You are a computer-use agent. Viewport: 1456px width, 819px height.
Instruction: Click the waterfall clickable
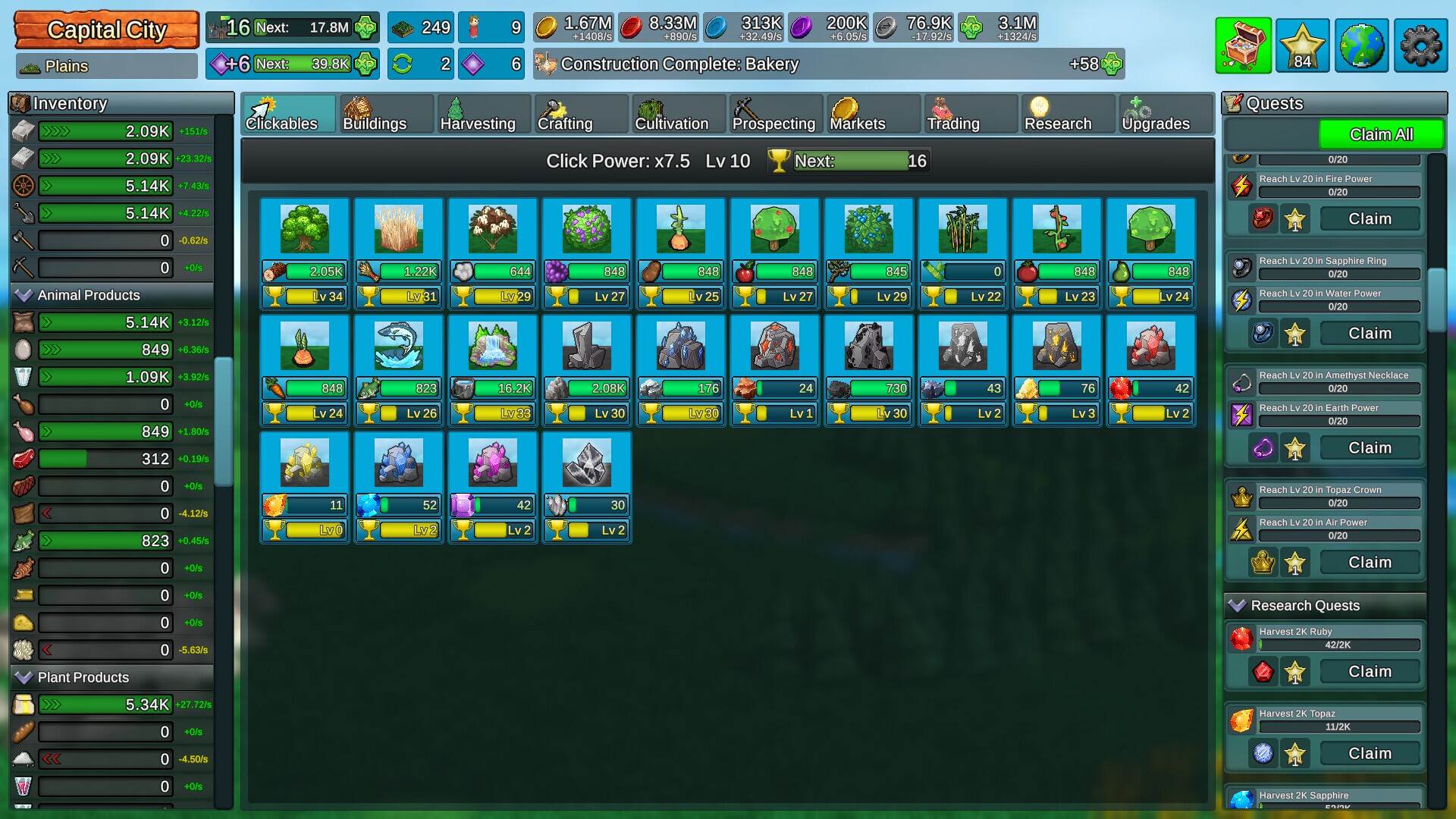click(493, 347)
